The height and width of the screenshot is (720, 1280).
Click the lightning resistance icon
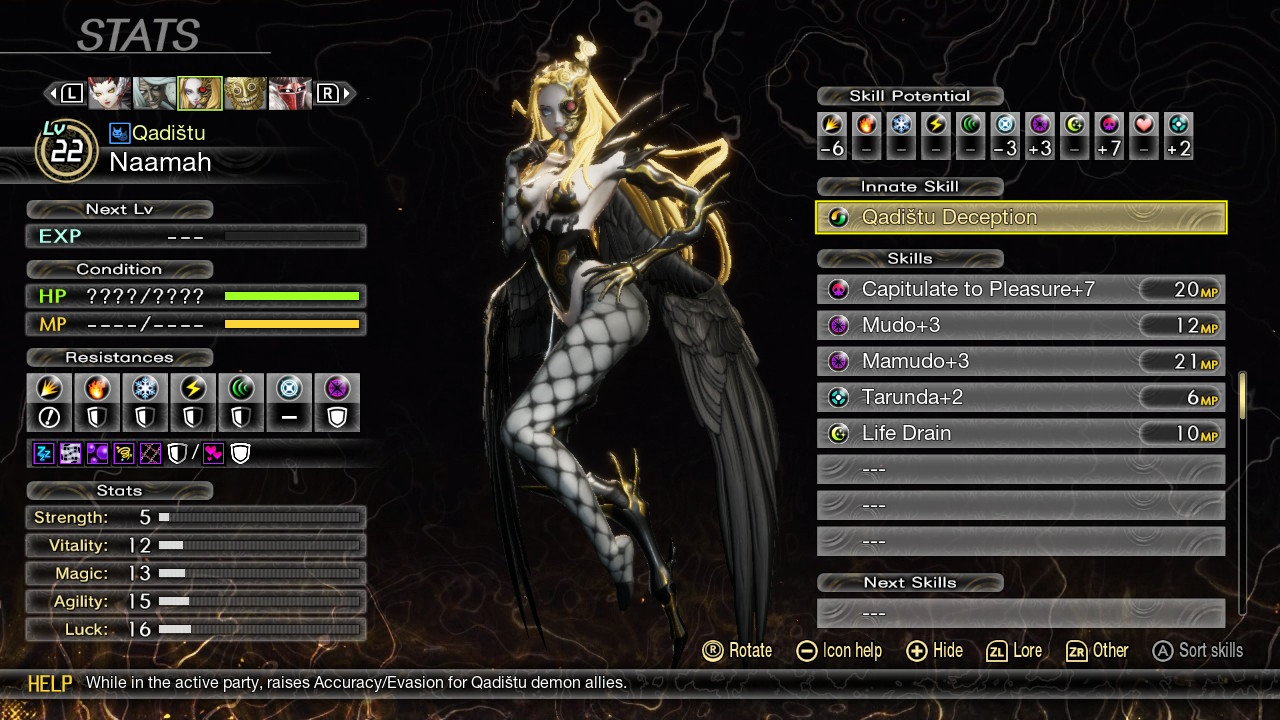point(193,388)
